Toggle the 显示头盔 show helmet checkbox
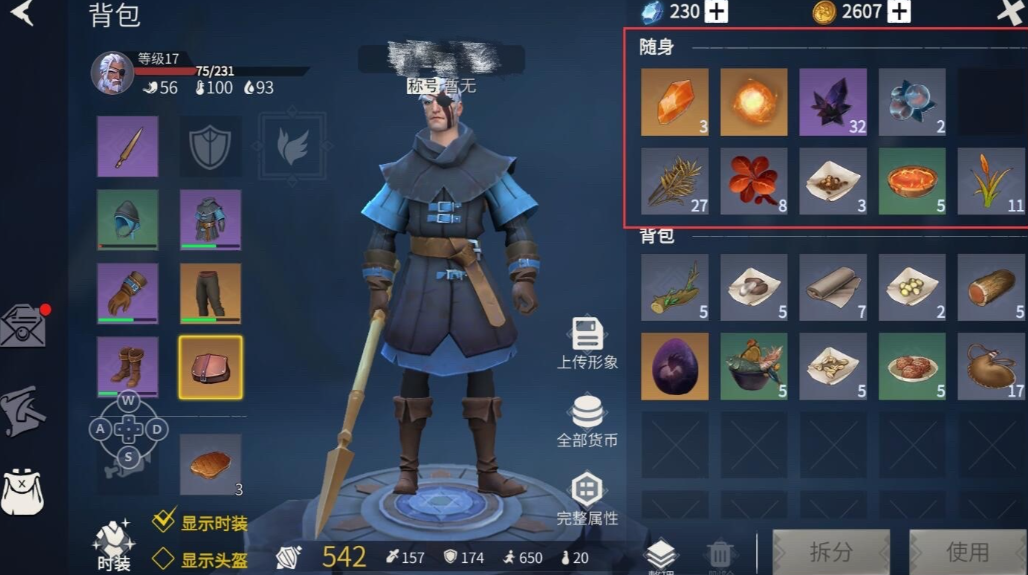 [x=164, y=559]
